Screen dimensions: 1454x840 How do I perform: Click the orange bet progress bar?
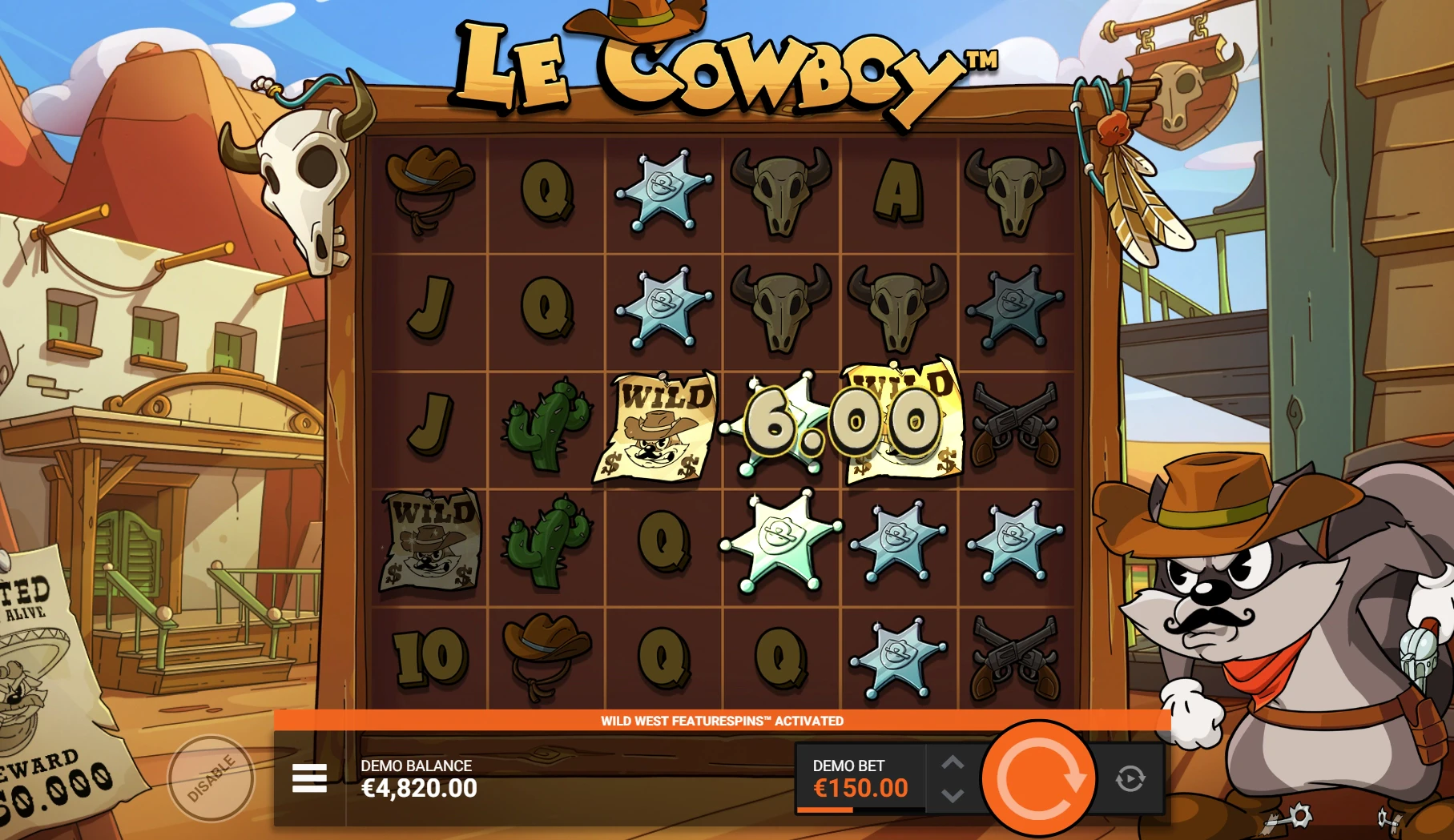[826, 809]
